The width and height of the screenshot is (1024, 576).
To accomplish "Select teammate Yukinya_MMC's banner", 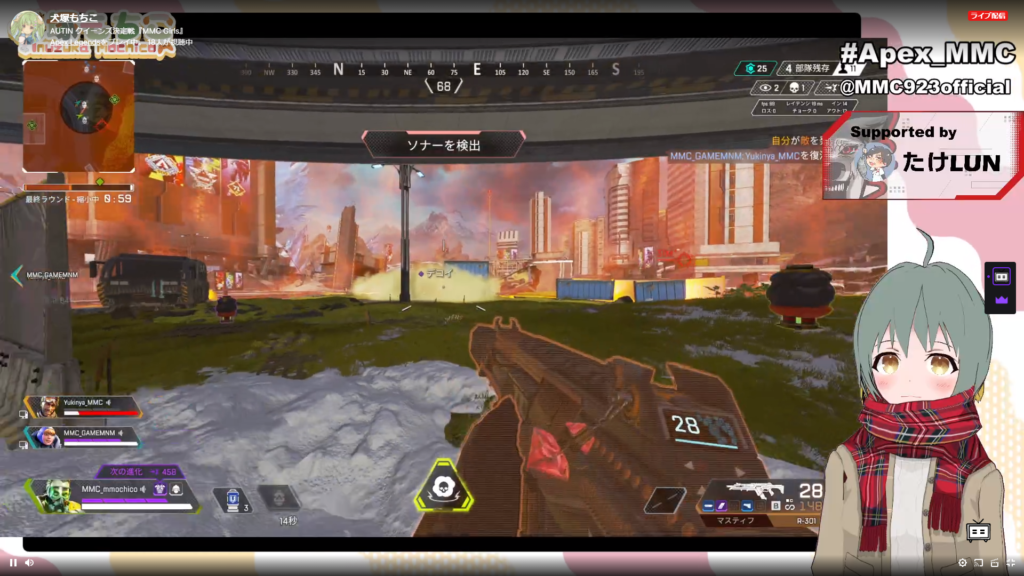I will (x=84, y=406).
